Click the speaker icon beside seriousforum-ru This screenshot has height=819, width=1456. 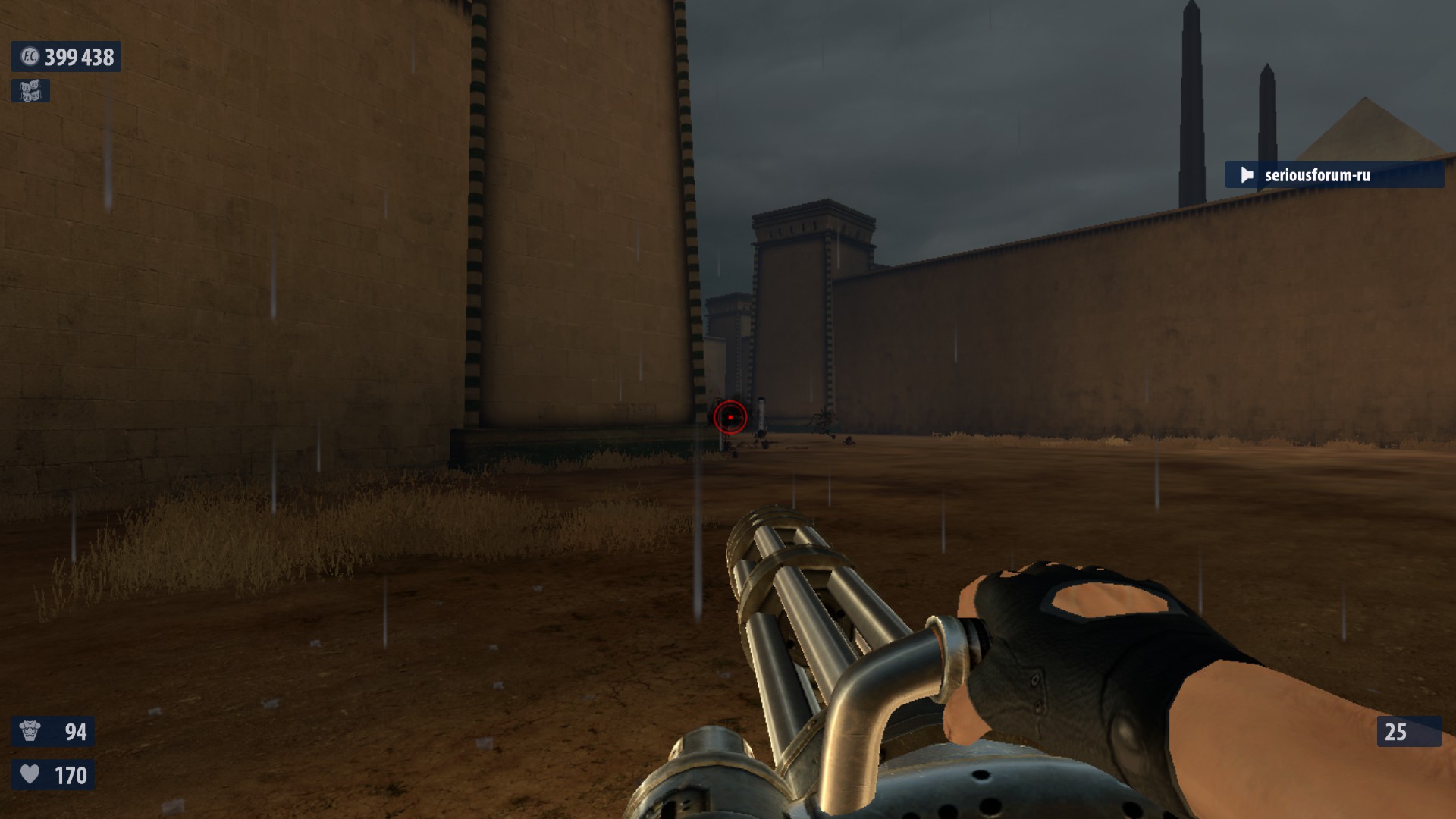[1247, 175]
